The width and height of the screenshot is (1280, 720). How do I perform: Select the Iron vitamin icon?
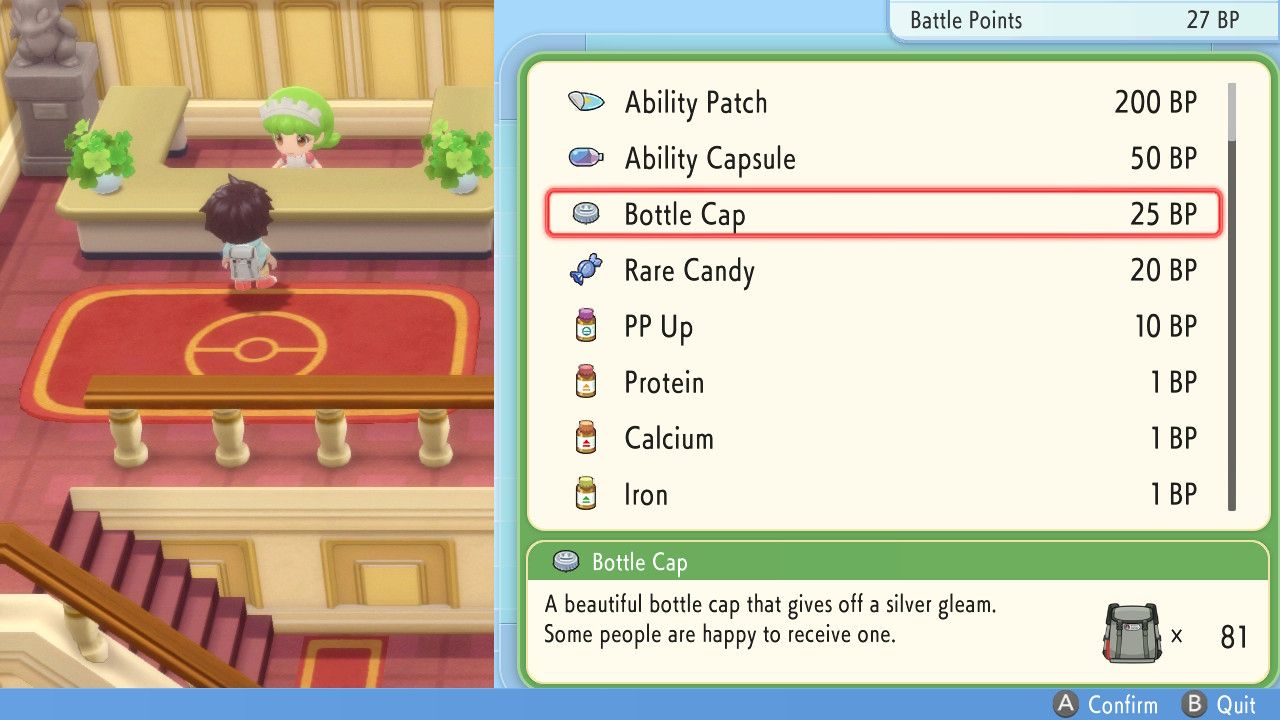pos(587,492)
